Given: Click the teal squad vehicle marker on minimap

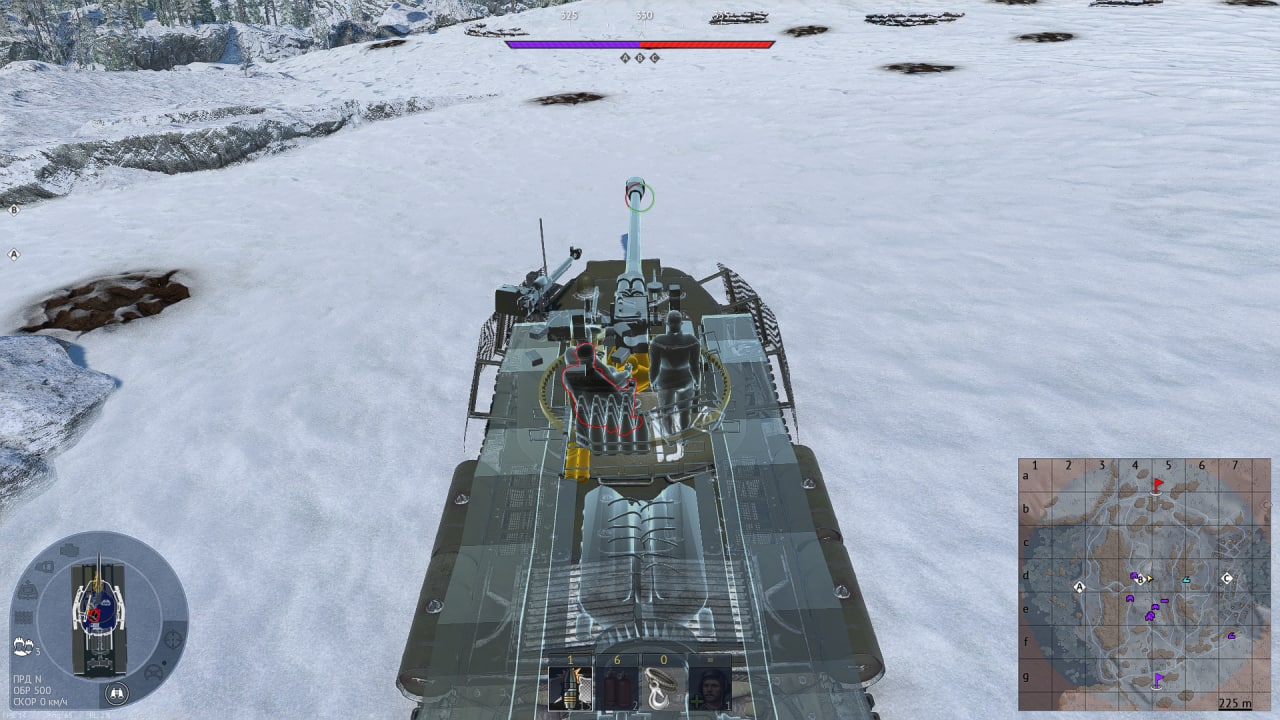Looking at the screenshot, I should coord(1186,579).
